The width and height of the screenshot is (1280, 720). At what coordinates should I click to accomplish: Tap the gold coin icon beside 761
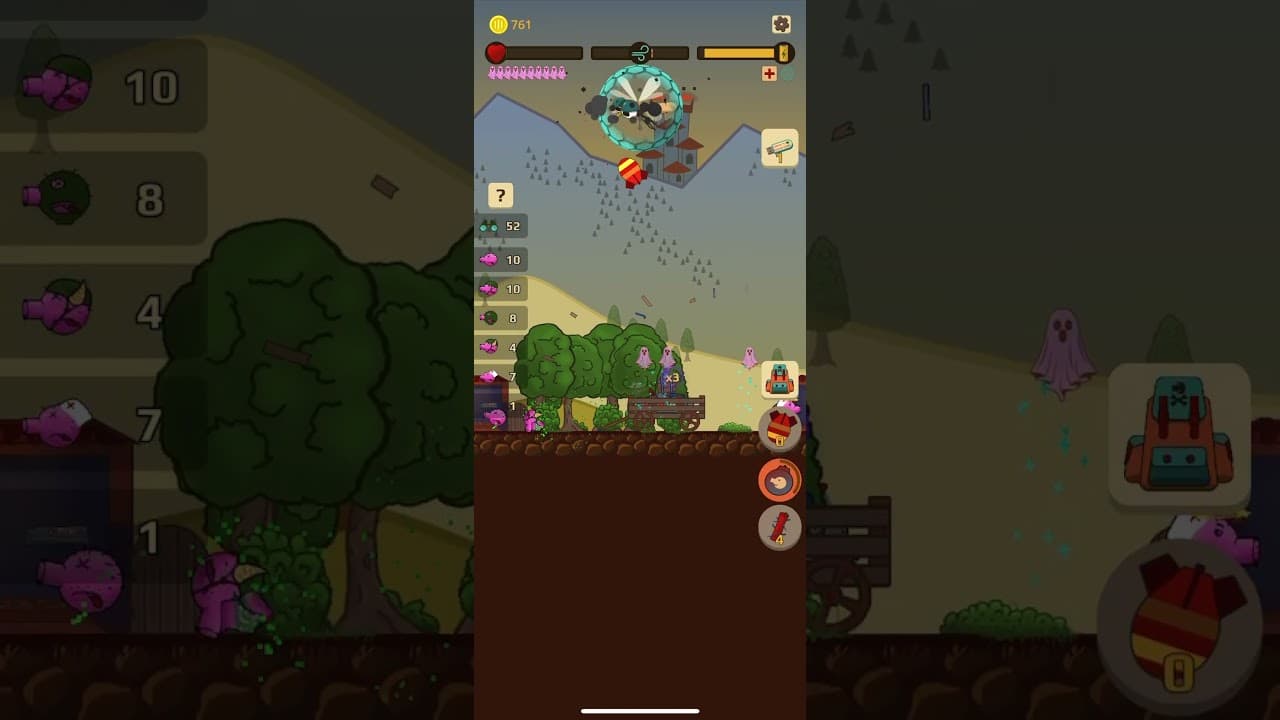pyautogui.click(x=497, y=23)
